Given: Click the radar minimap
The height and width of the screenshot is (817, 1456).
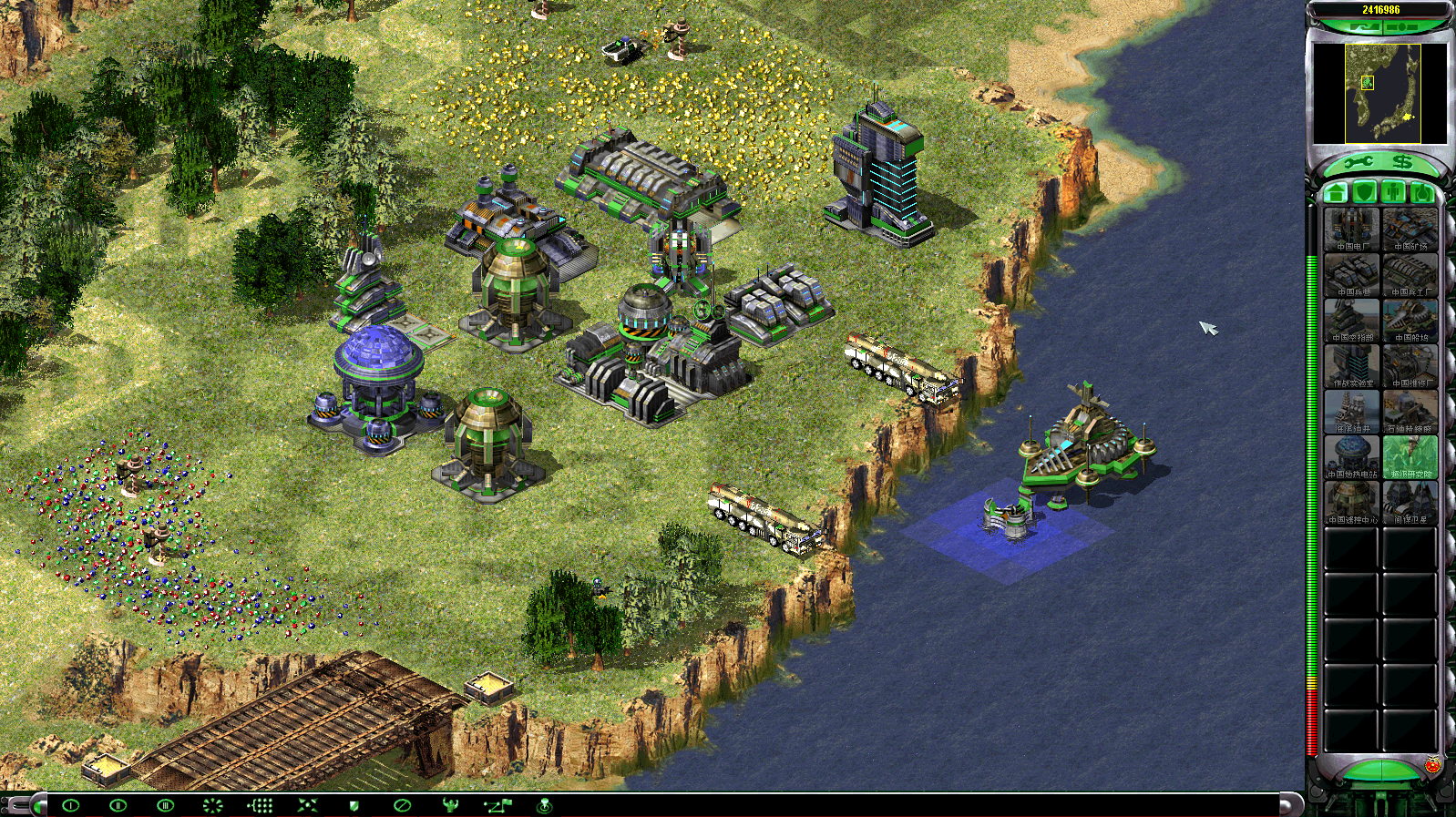Looking at the screenshot, I should 1382,94.
